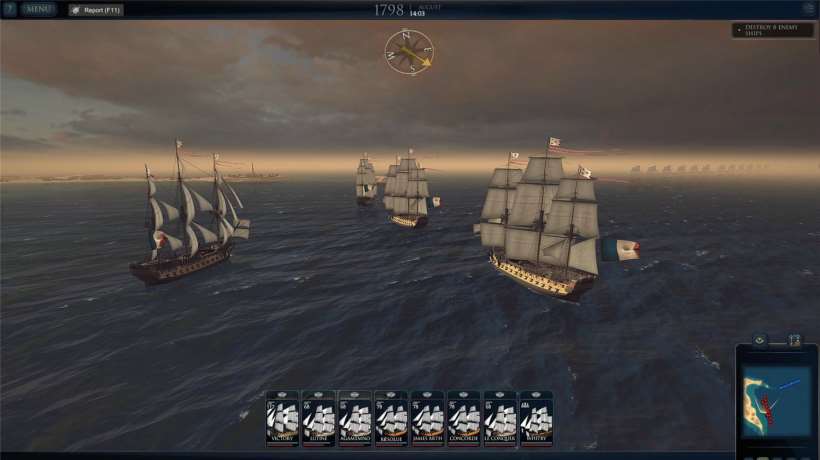Click the tactical minimap
Viewport: 820px width, 460px height.
[x=777, y=401]
